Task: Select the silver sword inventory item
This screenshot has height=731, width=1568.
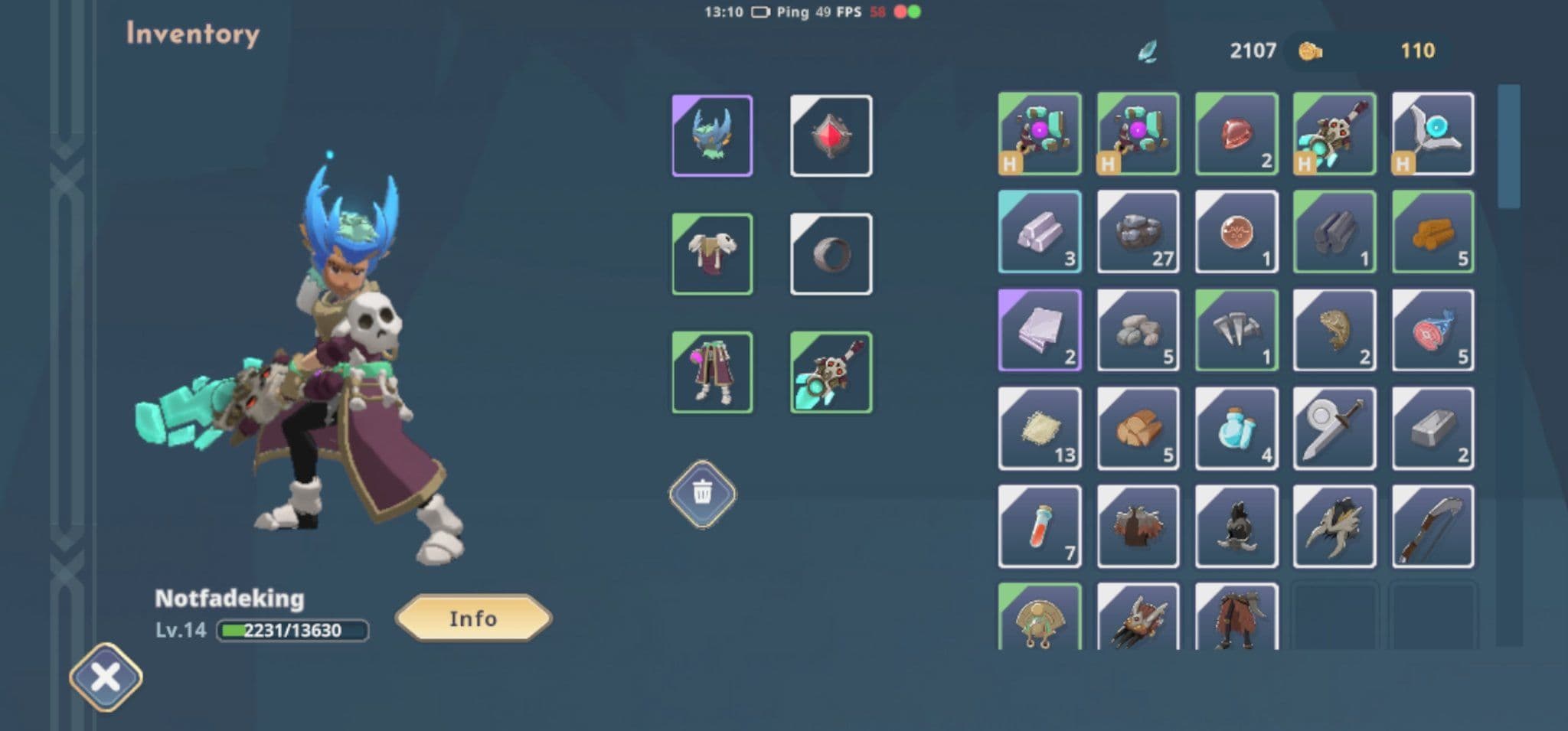Action: [x=1334, y=428]
